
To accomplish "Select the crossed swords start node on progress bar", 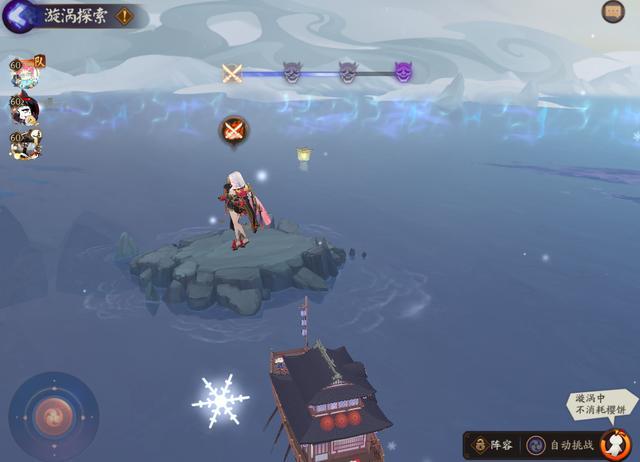I will 232,72.
